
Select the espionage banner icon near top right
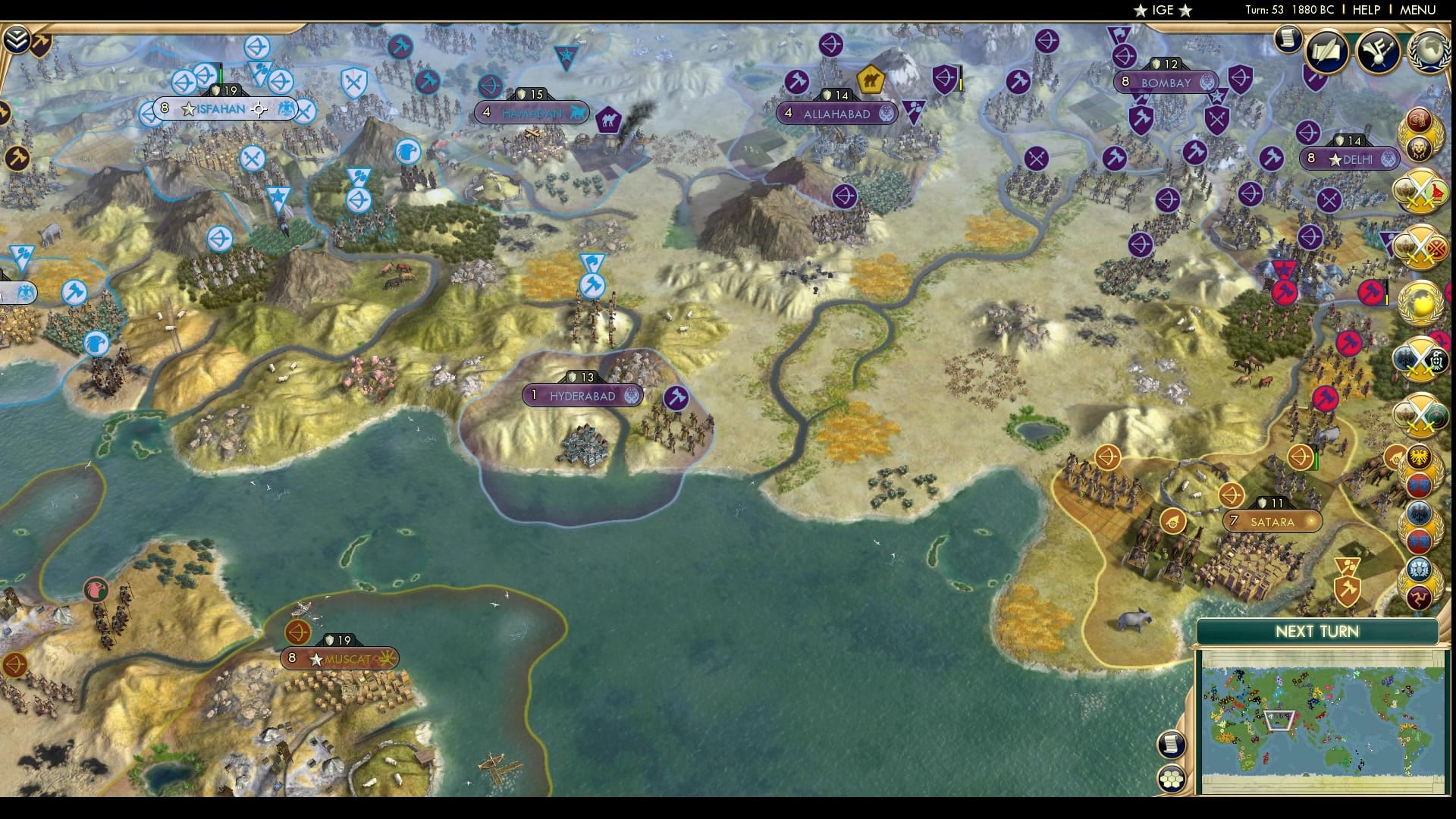pyautogui.click(x=1377, y=52)
